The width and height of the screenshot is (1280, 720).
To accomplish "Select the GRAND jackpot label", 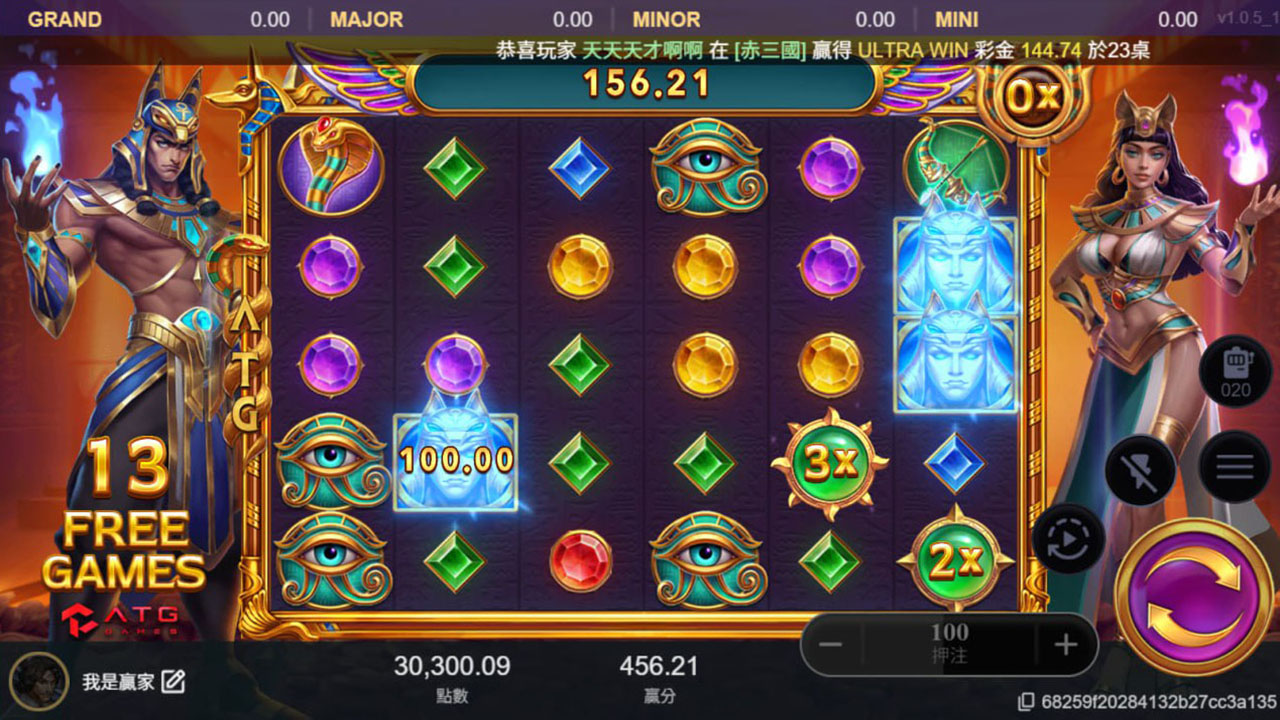I will pos(65,19).
